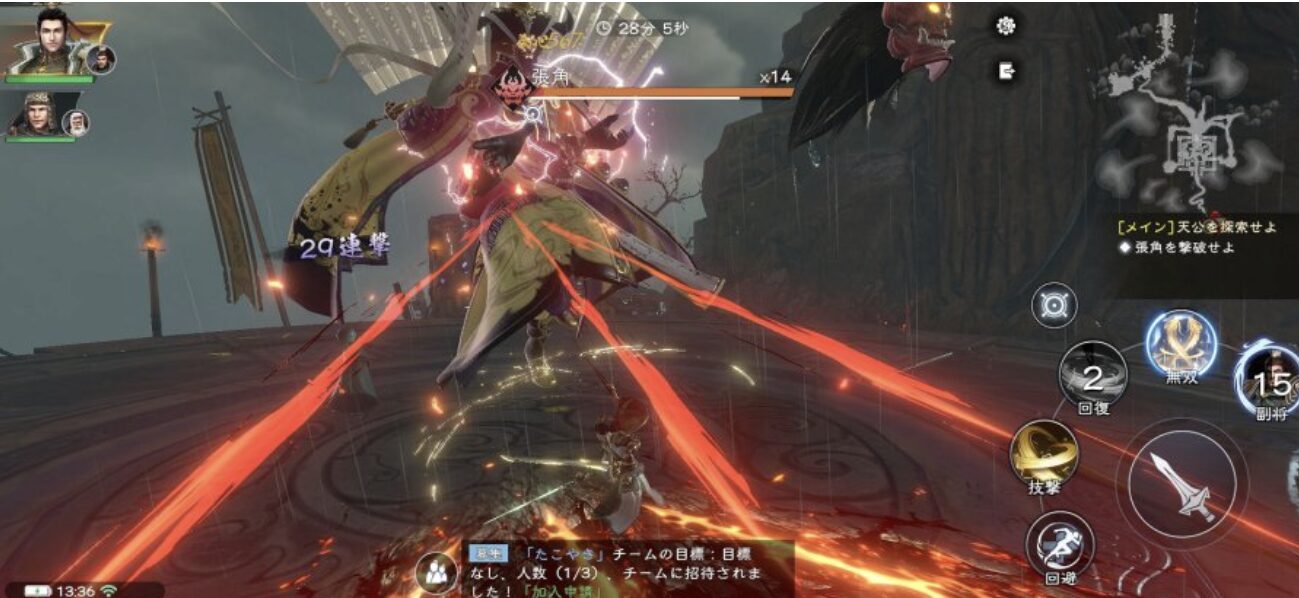The image size is (1299, 598).
Task: Open the team chat people icon
Action: (x=436, y=572)
